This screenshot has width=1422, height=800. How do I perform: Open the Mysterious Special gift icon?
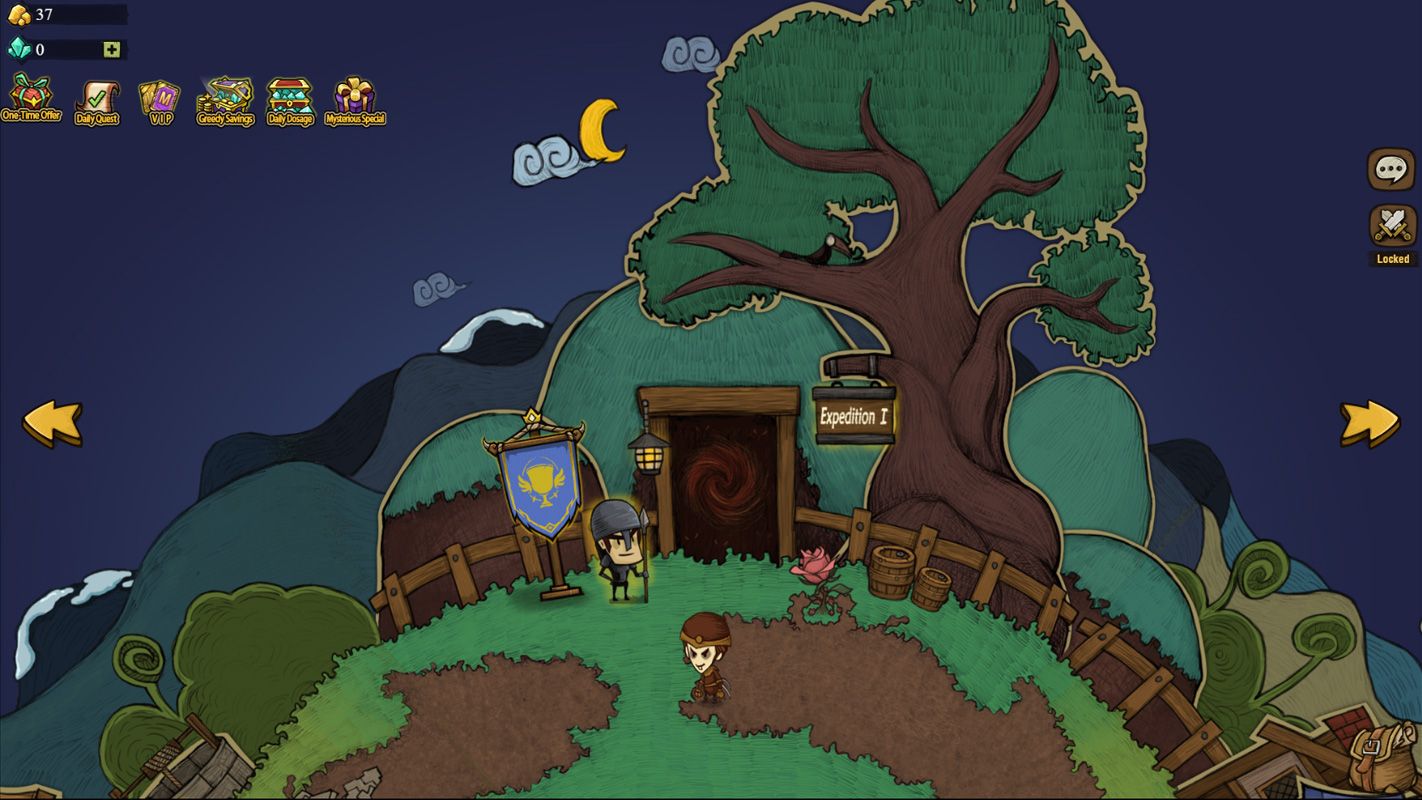point(354,98)
